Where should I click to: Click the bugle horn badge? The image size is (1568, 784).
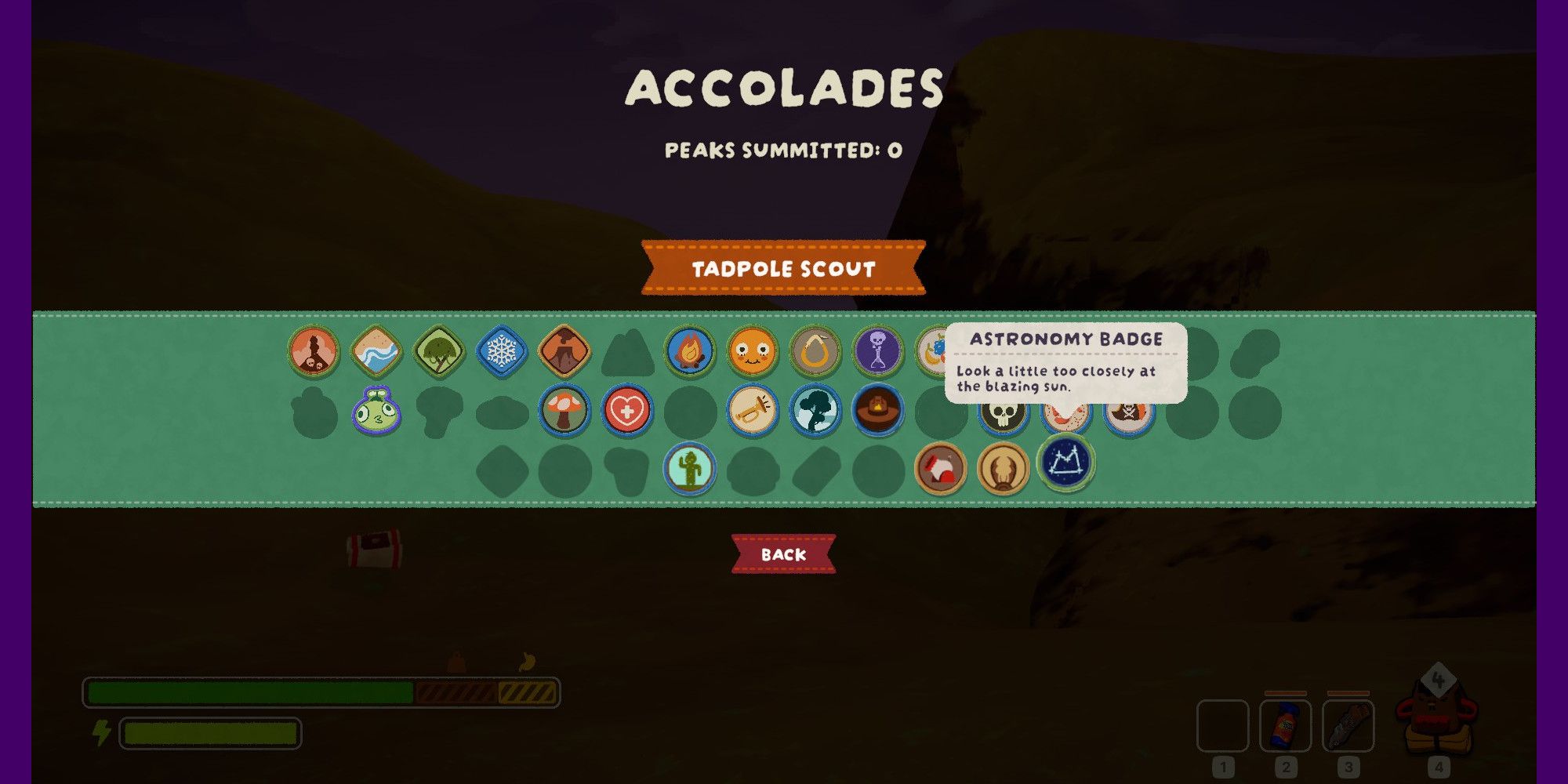pyautogui.click(x=752, y=411)
